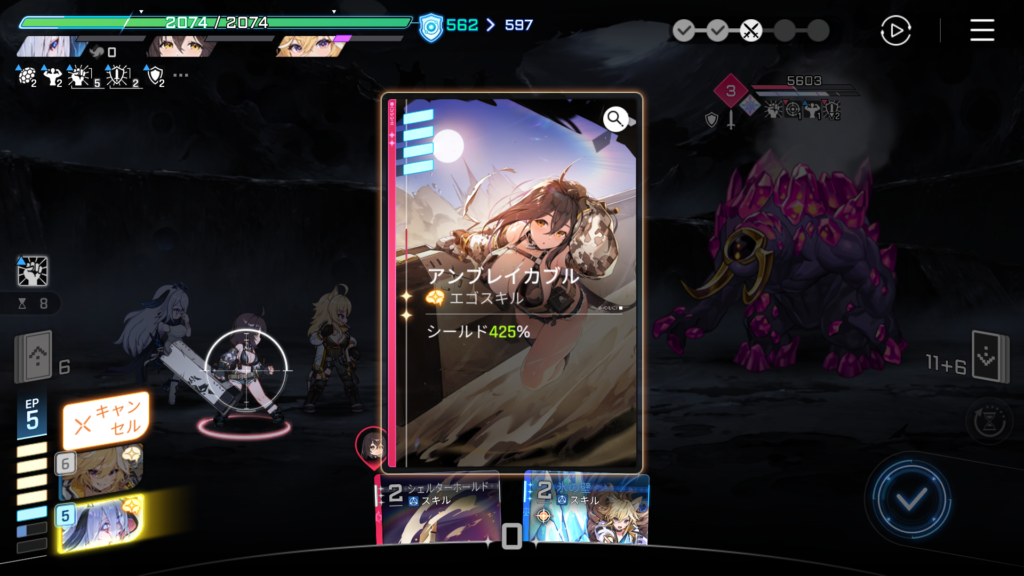Click the blue shield icon beside 562

430,25
